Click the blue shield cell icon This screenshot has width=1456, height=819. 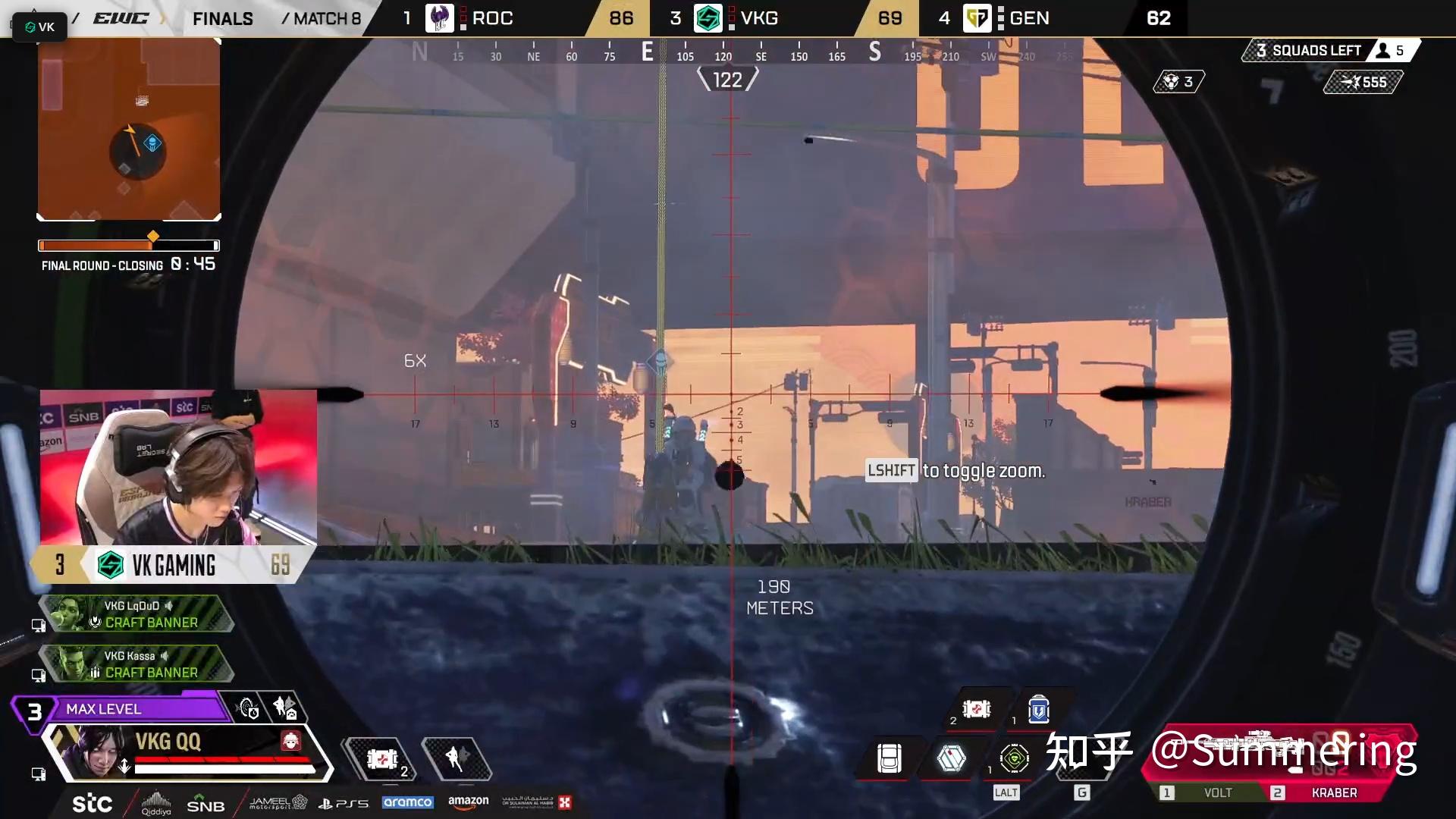click(x=1038, y=710)
